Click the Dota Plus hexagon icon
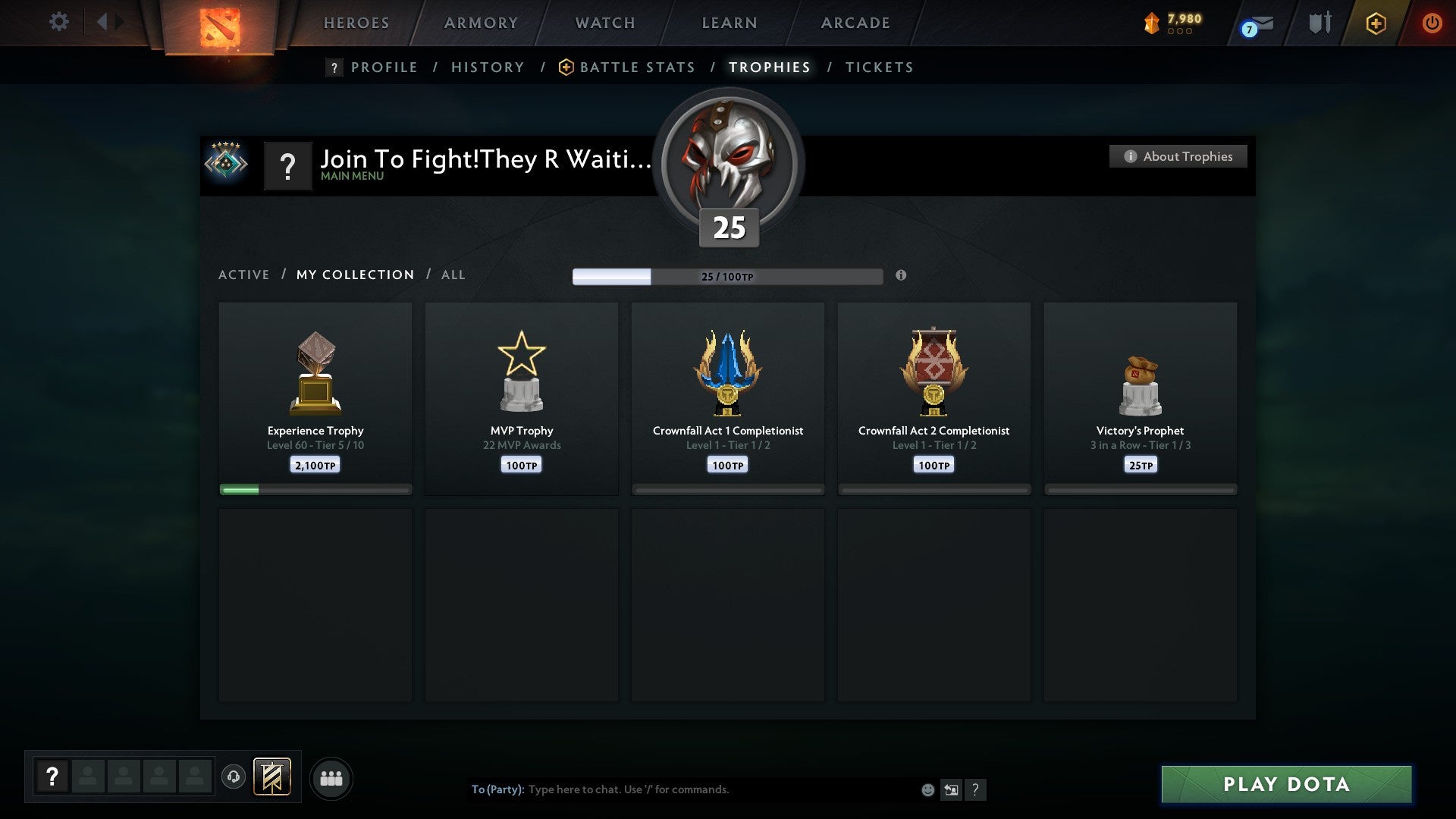The height and width of the screenshot is (819, 1456). point(1376,23)
